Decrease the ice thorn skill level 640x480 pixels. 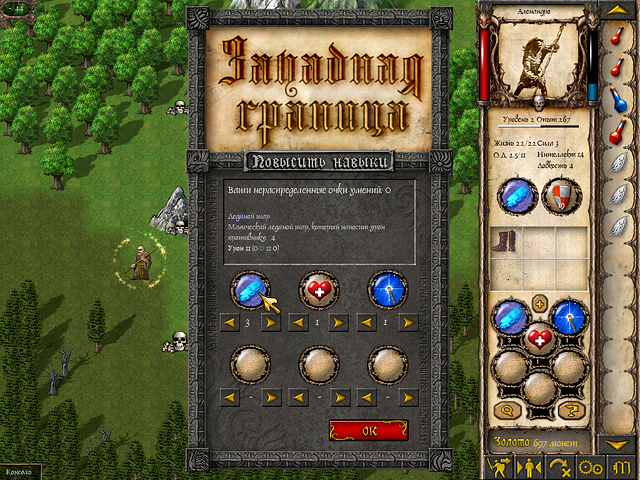coord(226,323)
